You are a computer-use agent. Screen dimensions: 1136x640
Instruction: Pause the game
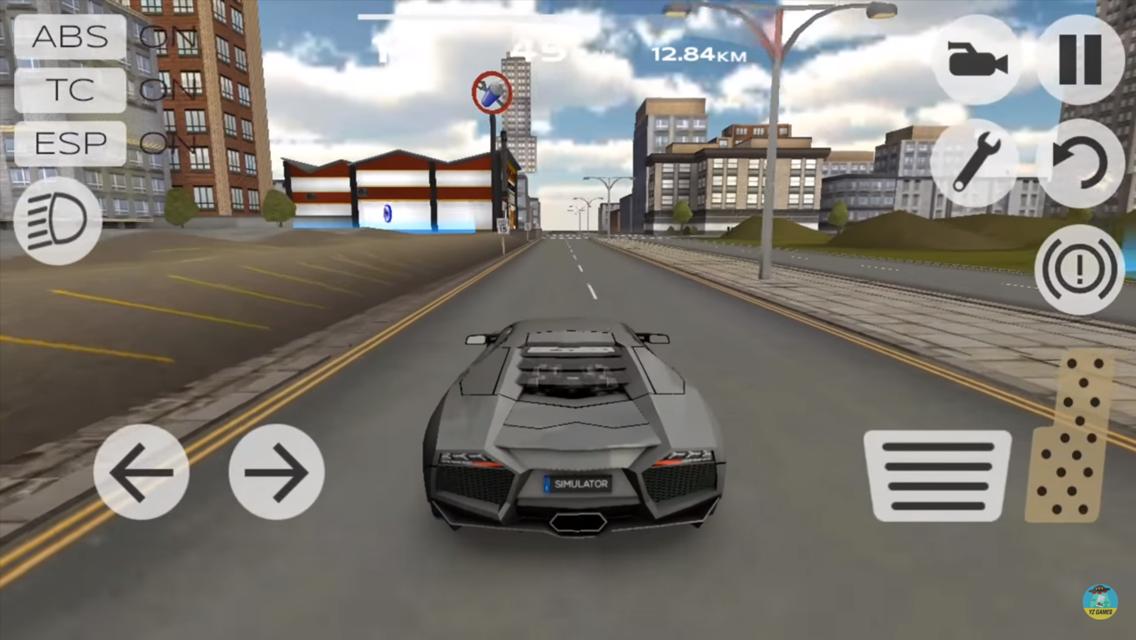pos(1079,60)
